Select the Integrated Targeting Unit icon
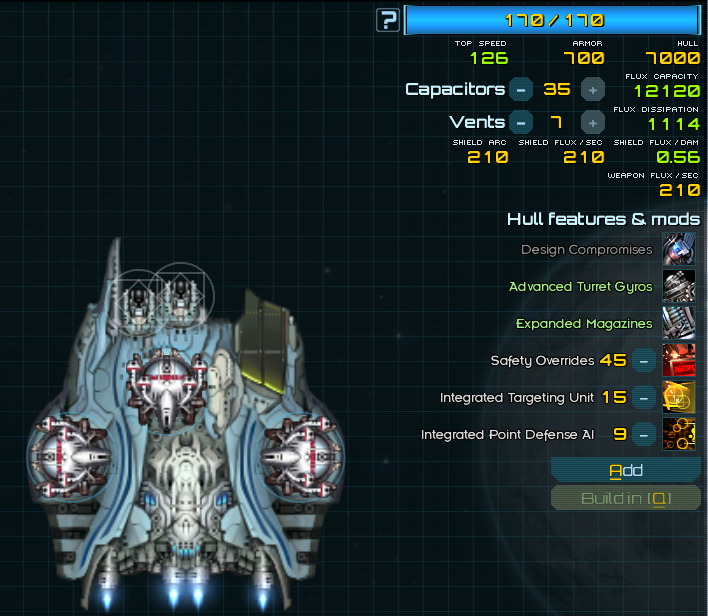This screenshot has height=616, width=708. (x=679, y=397)
